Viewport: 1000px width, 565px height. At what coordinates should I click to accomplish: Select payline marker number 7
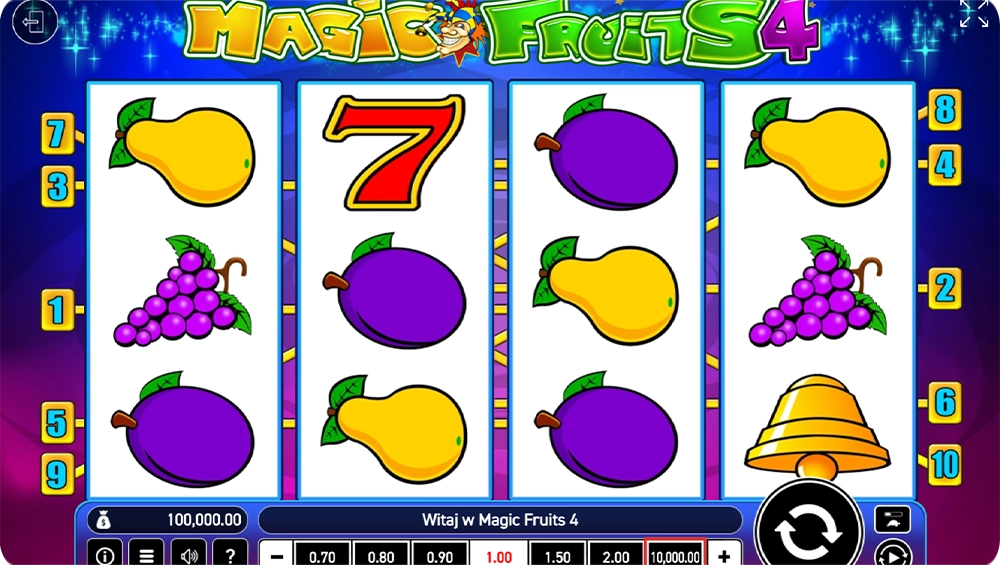(x=56, y=132)
